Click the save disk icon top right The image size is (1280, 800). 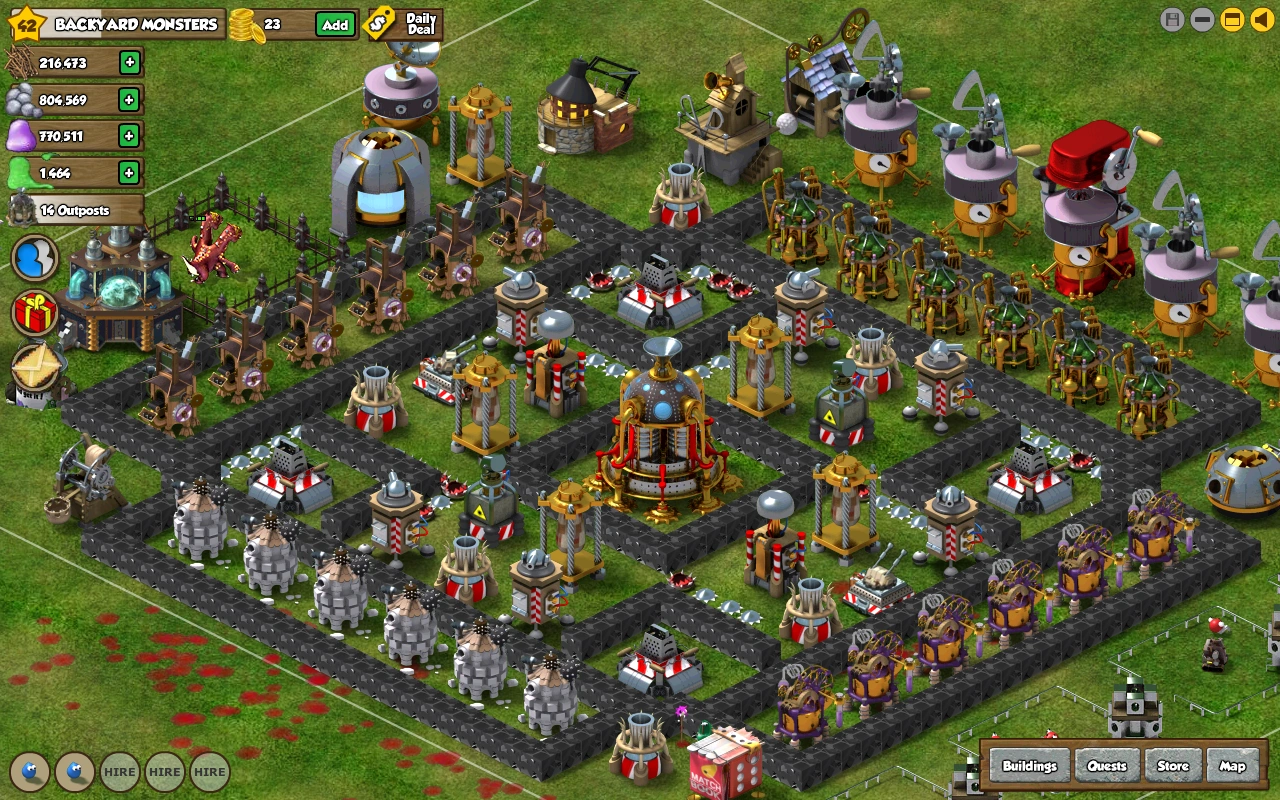pos(1170,17)
